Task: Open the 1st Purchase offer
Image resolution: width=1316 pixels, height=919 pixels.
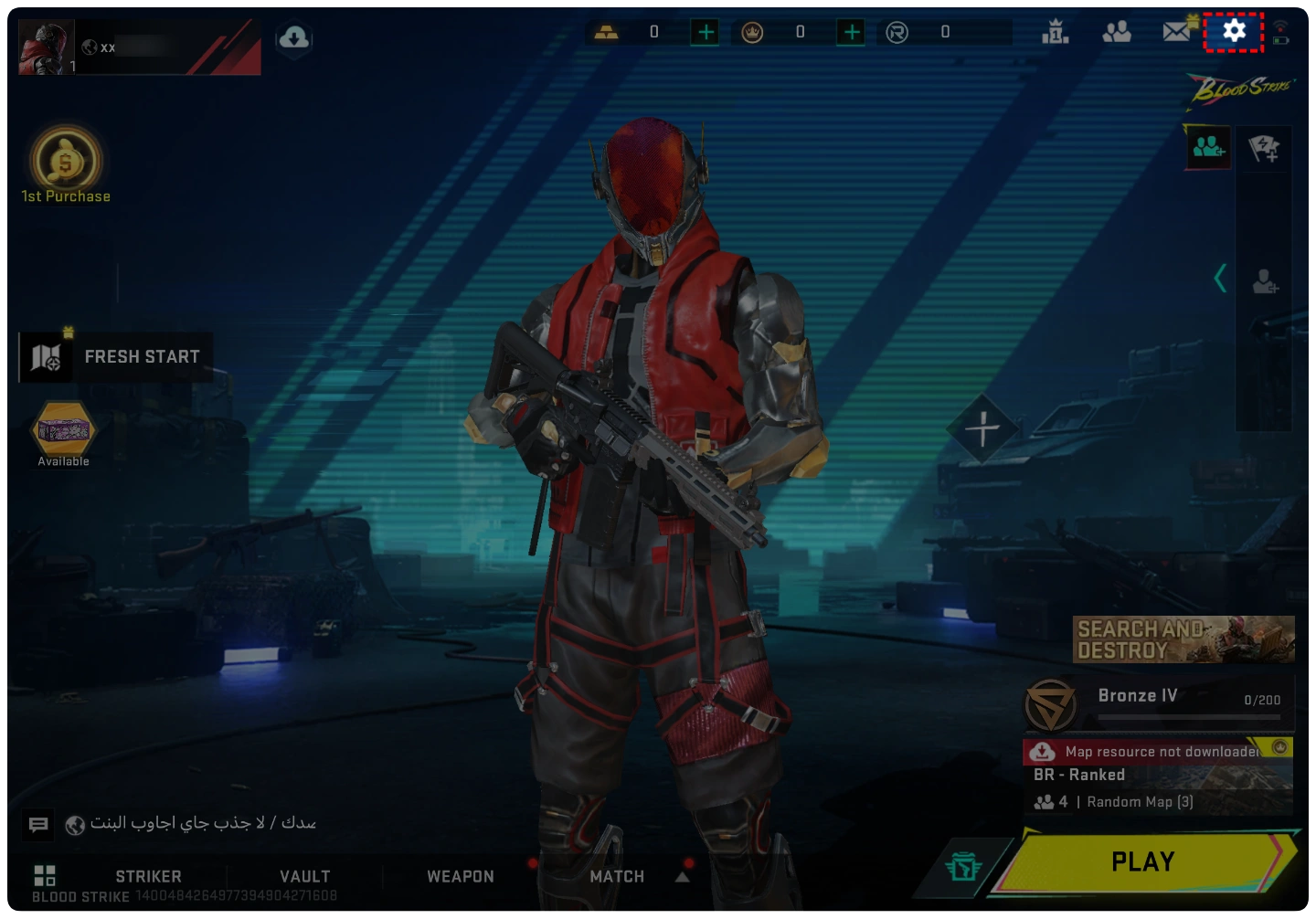Action: point(66,164)
